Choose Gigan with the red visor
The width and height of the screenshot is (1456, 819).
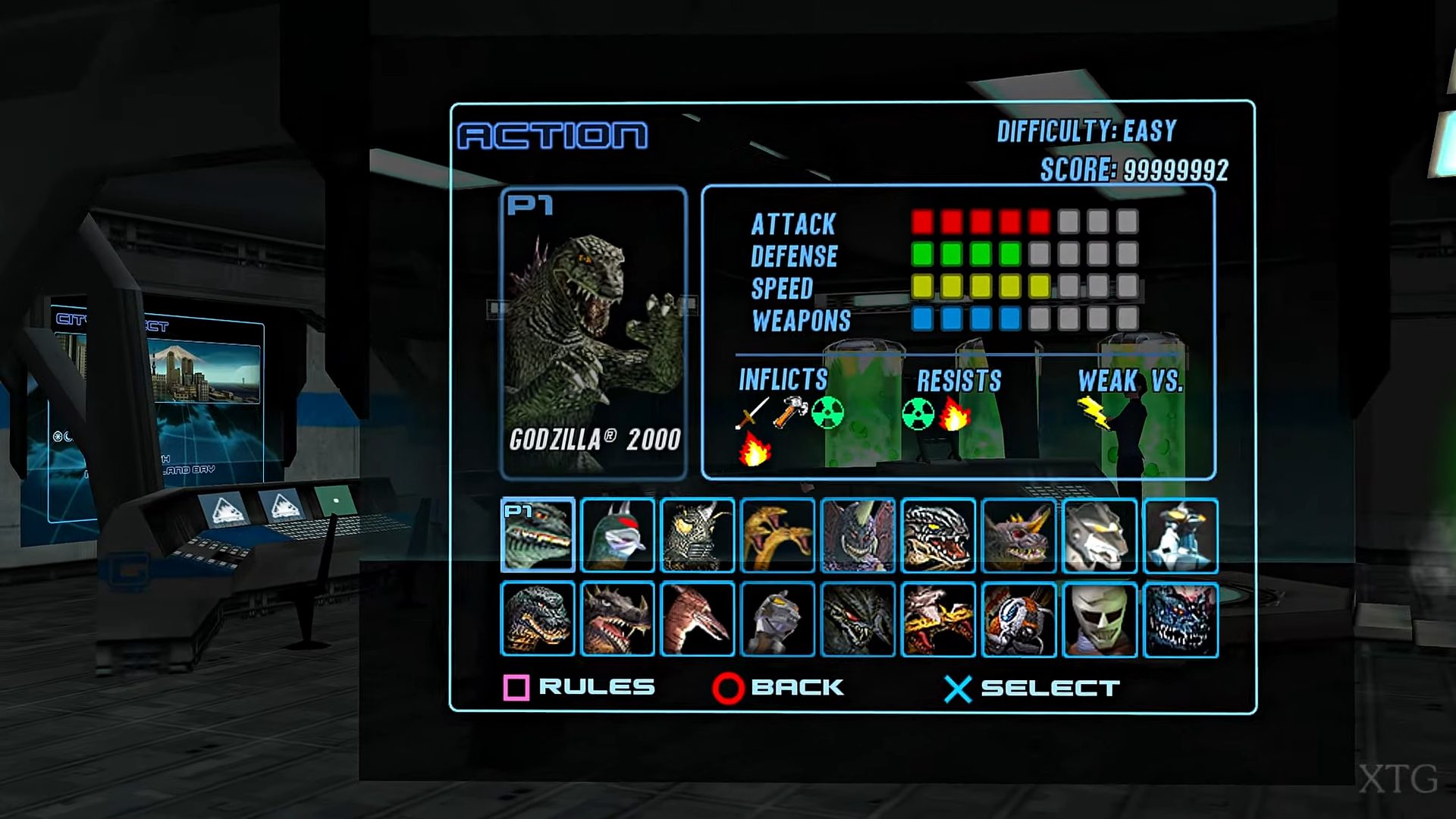[618, 535]
